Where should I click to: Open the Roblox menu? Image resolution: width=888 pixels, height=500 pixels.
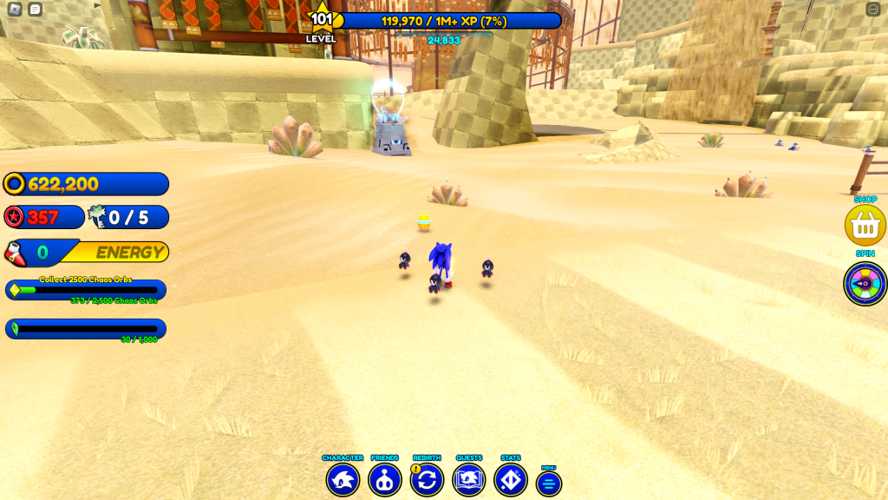click(15, 9)
